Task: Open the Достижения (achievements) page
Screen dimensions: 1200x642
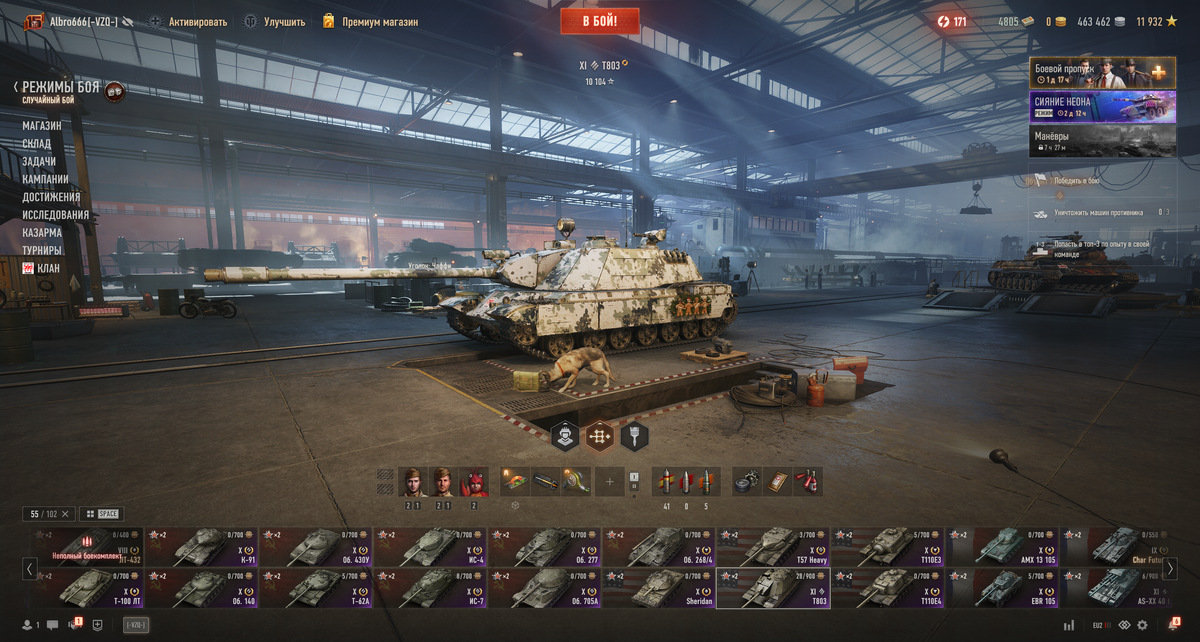Action: [x=51, y=197]
